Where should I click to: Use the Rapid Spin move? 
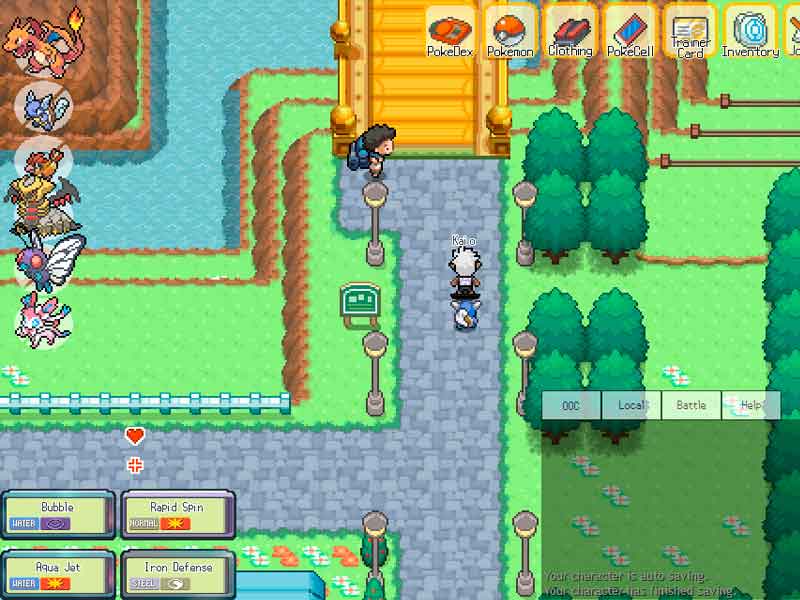click(x=177, y=514)
